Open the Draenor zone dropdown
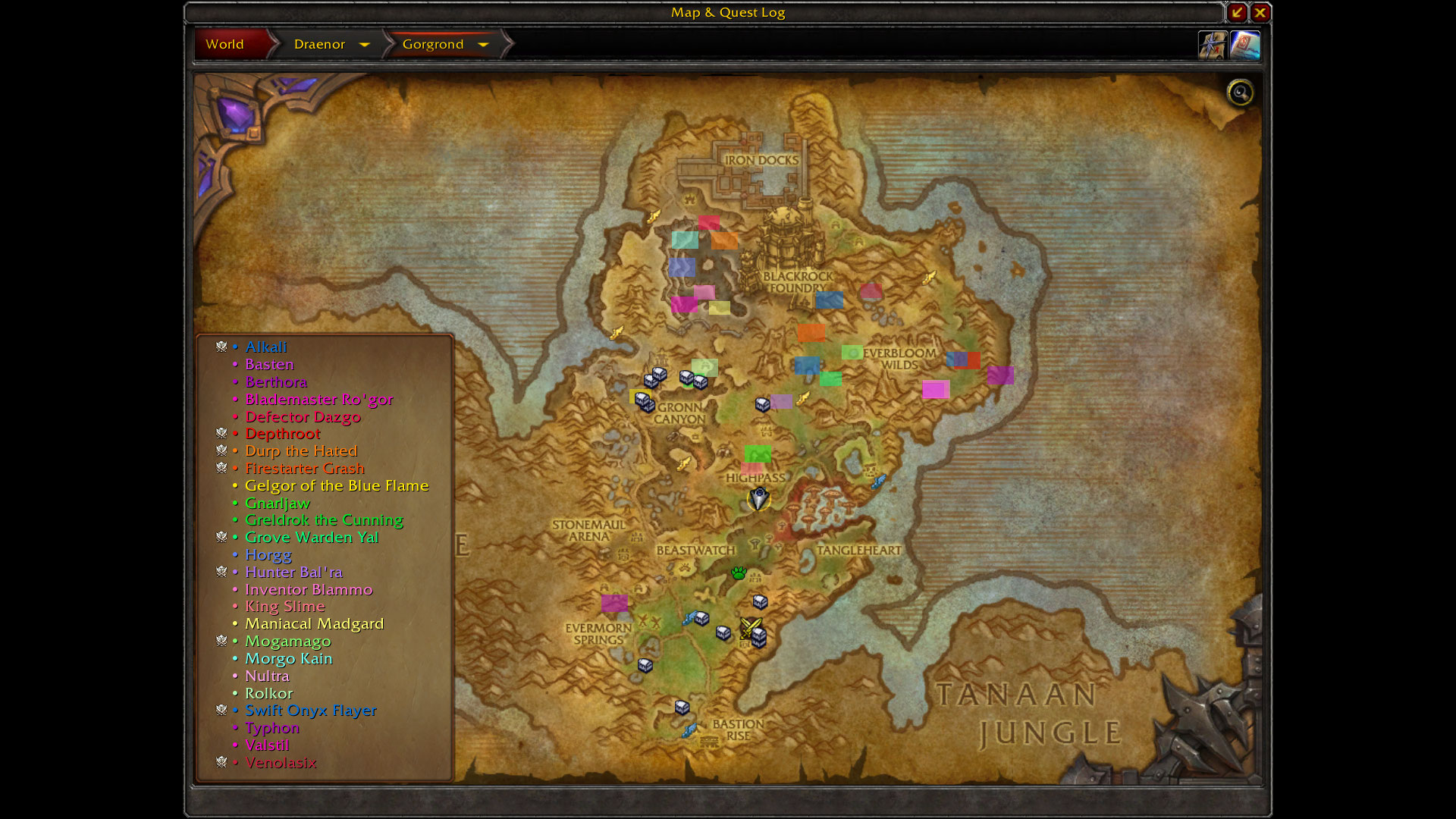This screenshot has width=1456, height=819. [364, 45]
